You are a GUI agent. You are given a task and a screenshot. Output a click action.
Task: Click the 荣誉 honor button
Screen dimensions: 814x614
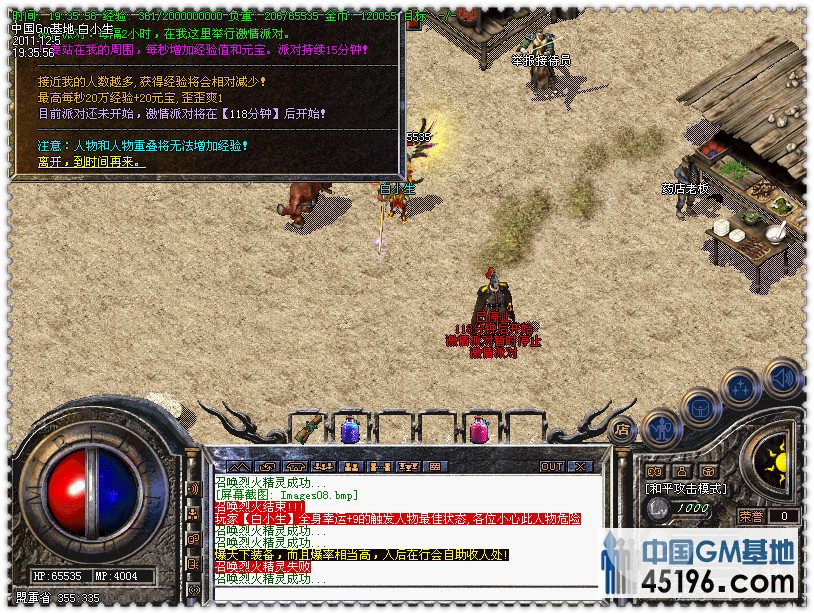751,516
